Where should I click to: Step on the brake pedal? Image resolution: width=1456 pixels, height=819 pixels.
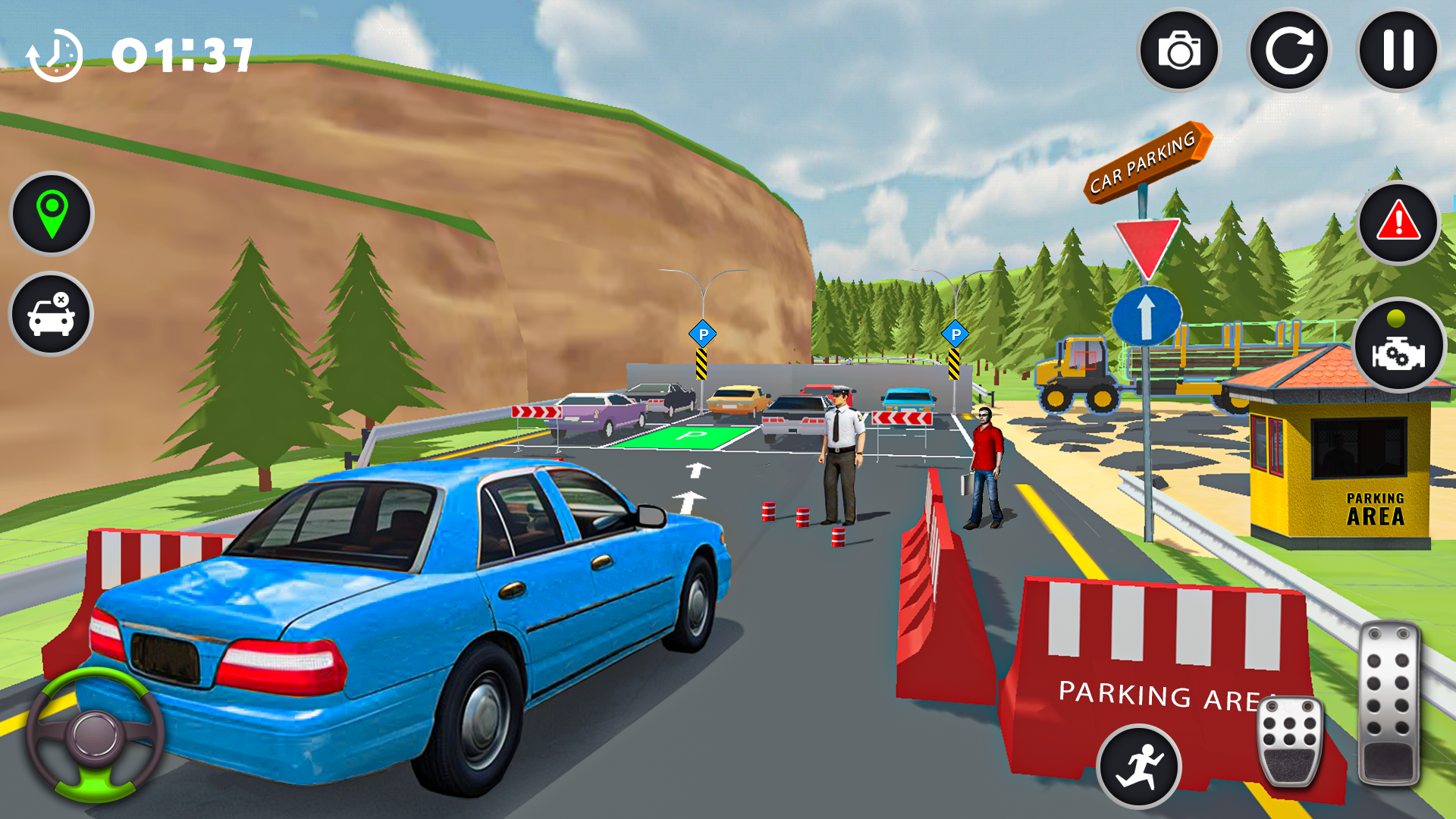(1289, 740)
